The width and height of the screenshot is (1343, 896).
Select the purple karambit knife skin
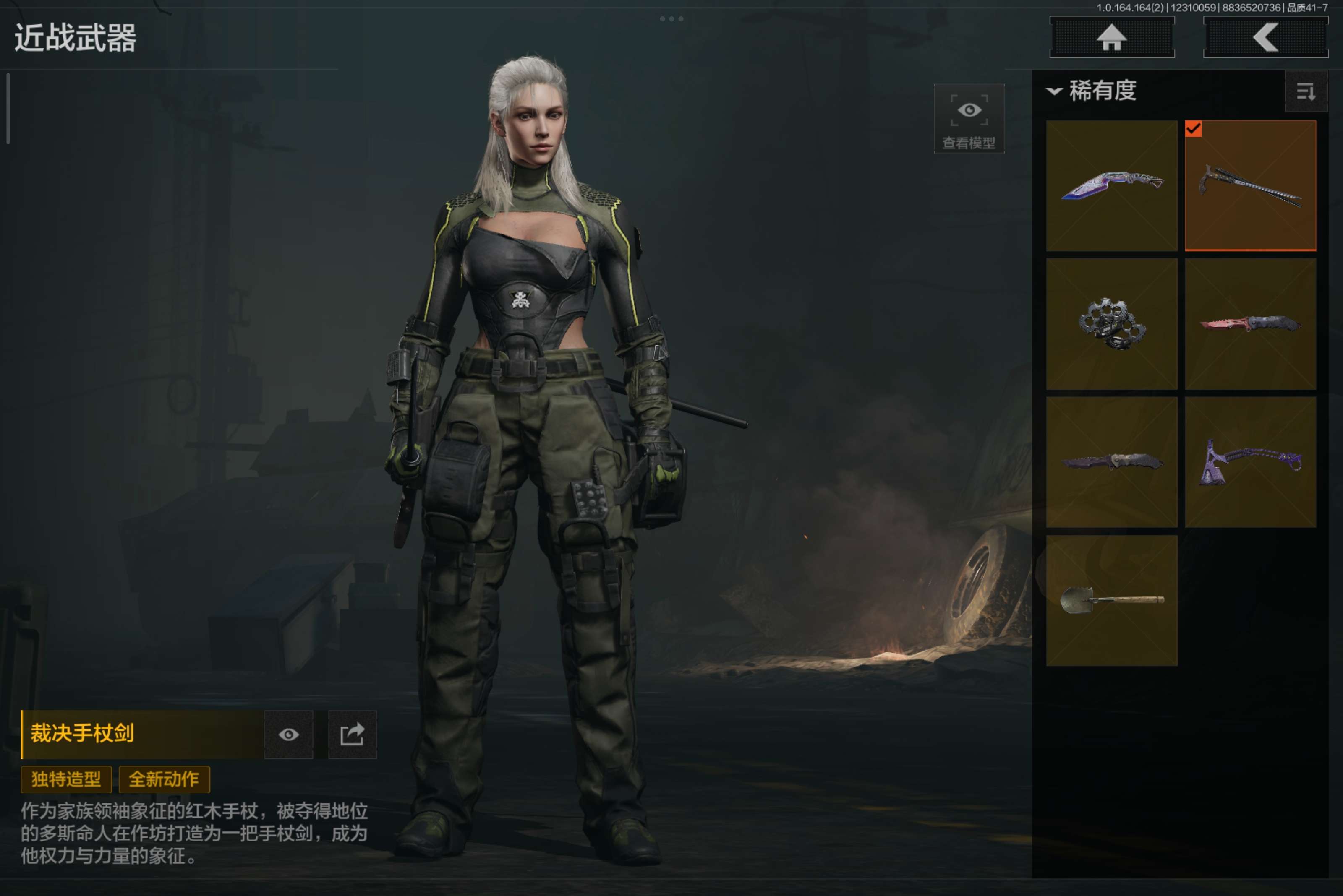1111,186
